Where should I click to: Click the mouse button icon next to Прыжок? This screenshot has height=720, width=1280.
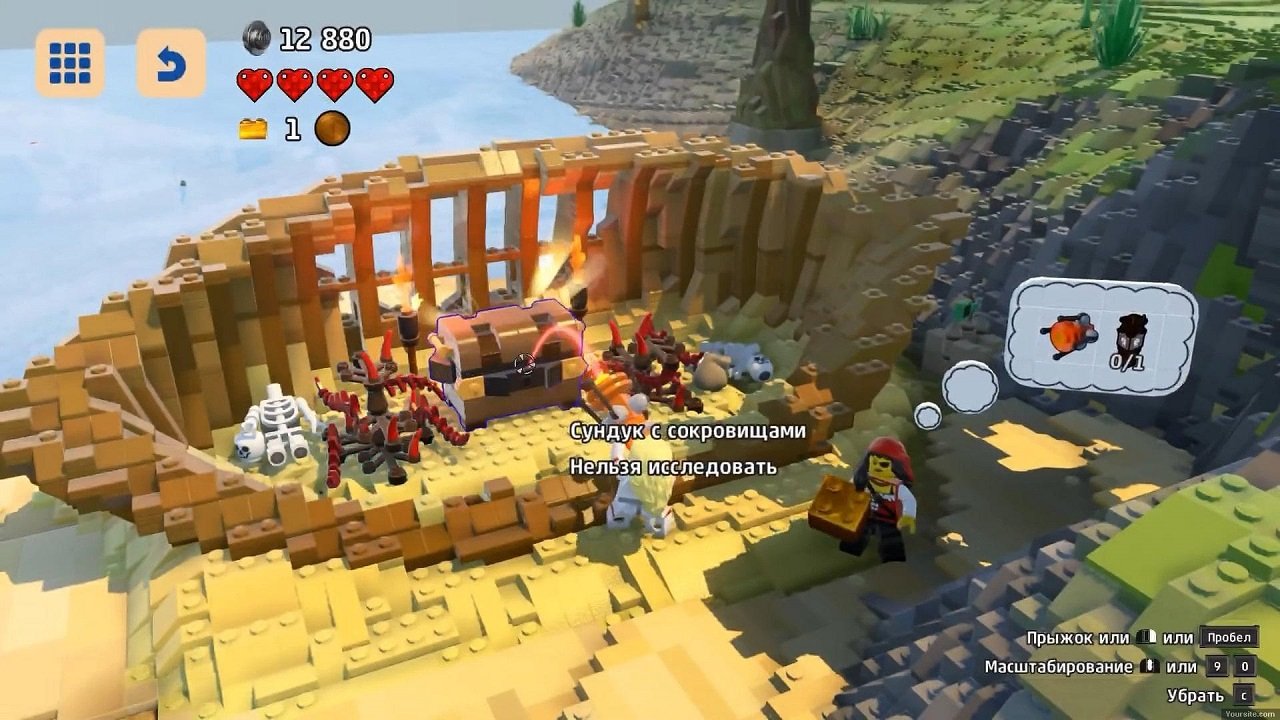tap(1146, 638)
